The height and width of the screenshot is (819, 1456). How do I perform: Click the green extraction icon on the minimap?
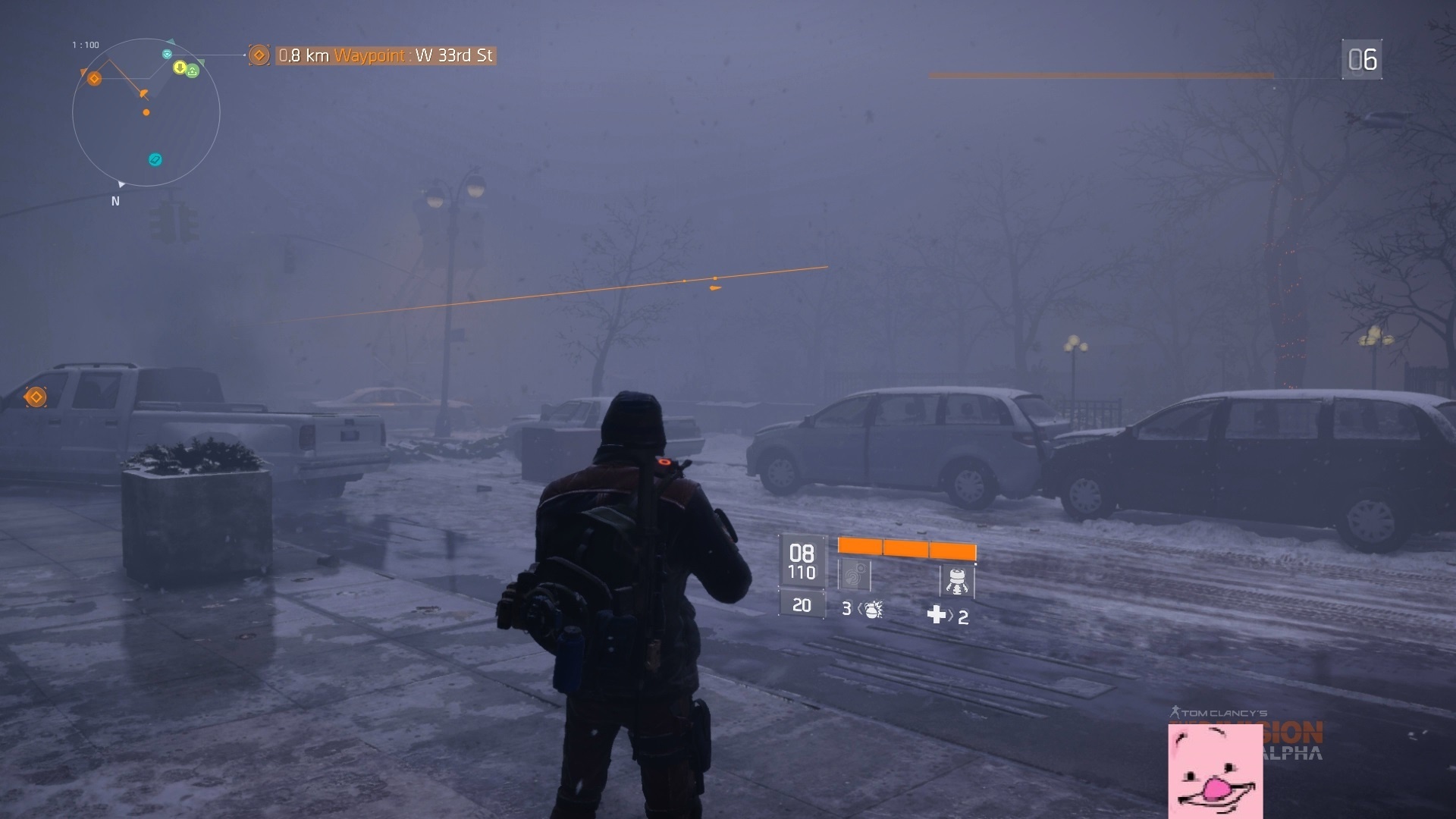pos(193,71)
